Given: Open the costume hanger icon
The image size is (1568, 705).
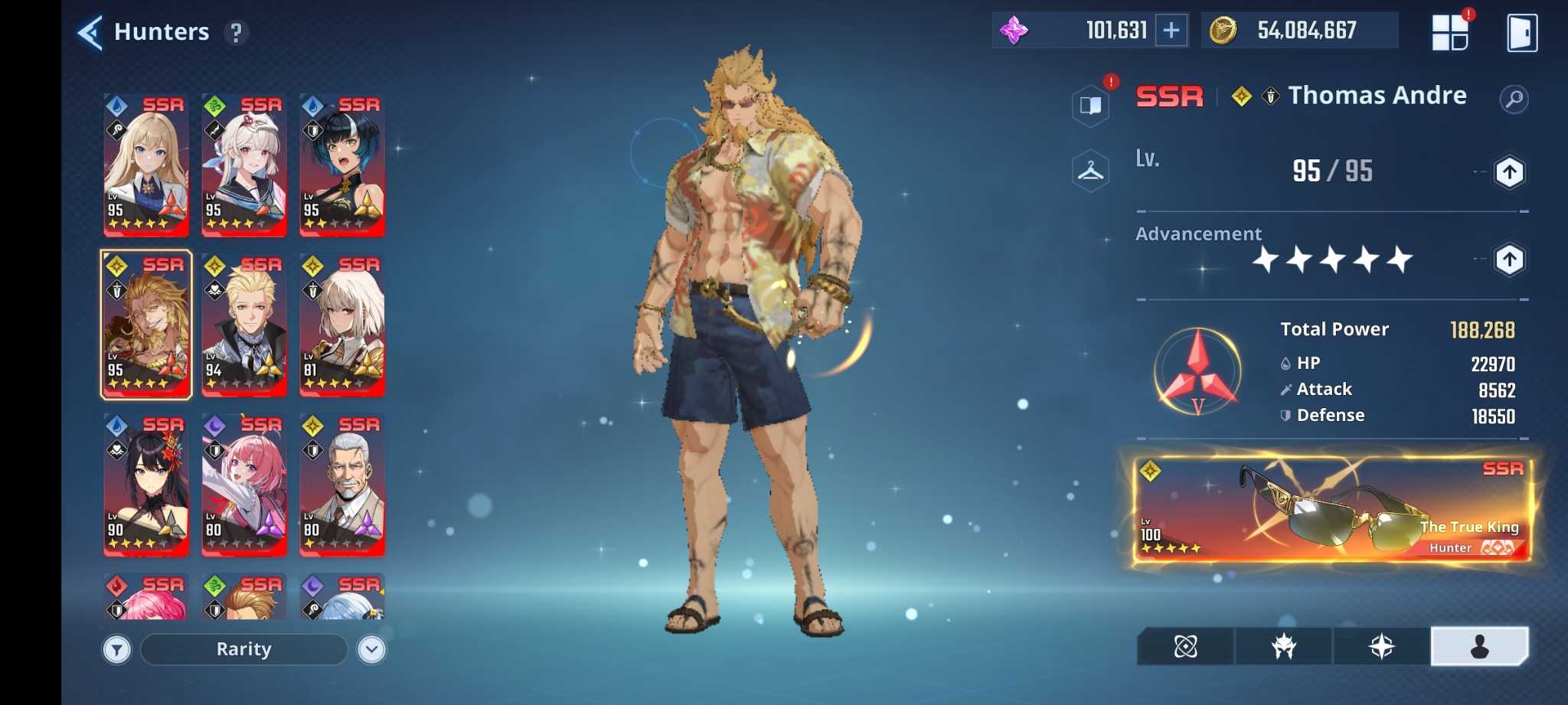Looking at the screenshot, I should [1090, 171].
